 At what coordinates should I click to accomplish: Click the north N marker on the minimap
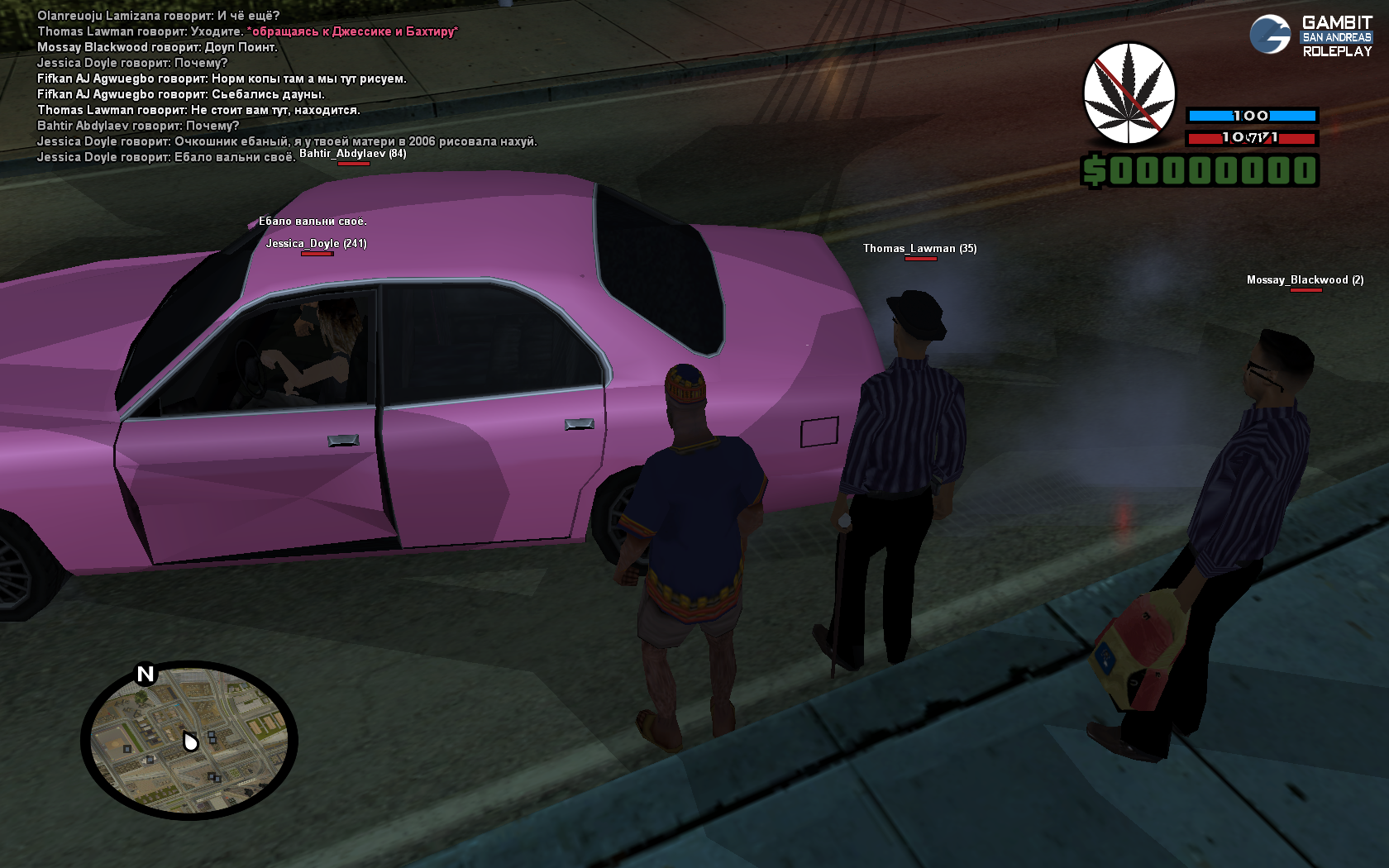pyautogui.click(x=146, y=675)
